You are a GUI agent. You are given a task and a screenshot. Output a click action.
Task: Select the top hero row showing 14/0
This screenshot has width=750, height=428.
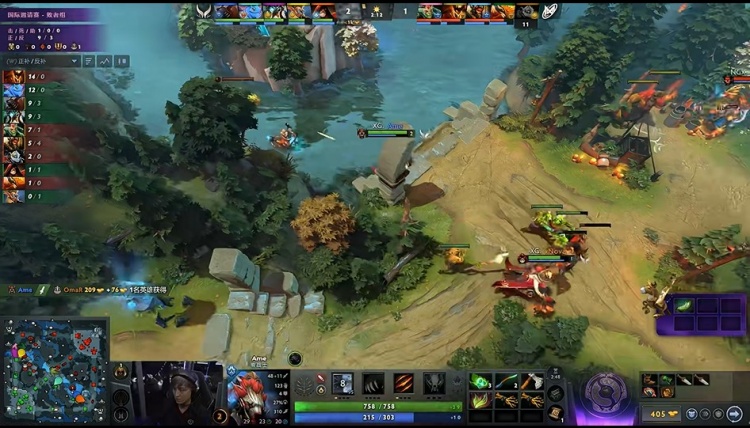(25, 76)
